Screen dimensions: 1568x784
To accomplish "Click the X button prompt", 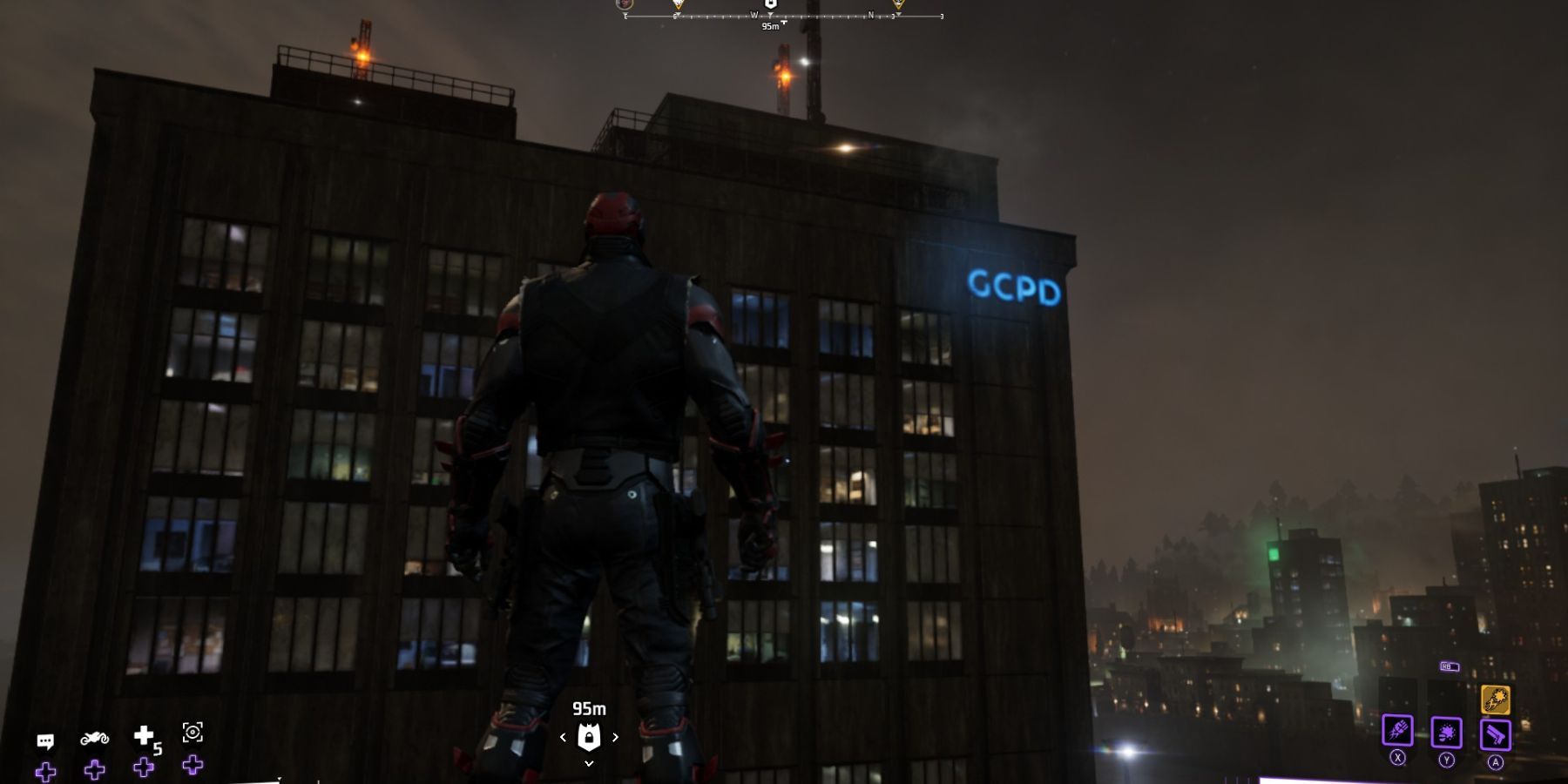I will click(x=1397, y=759).
